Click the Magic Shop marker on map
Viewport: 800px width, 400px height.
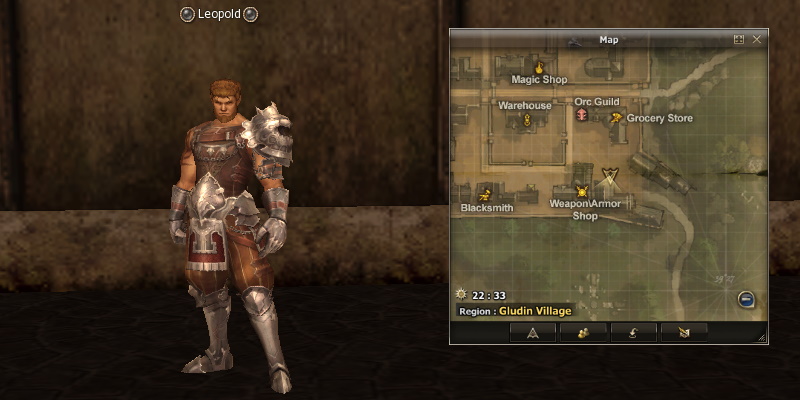(539, 67)
